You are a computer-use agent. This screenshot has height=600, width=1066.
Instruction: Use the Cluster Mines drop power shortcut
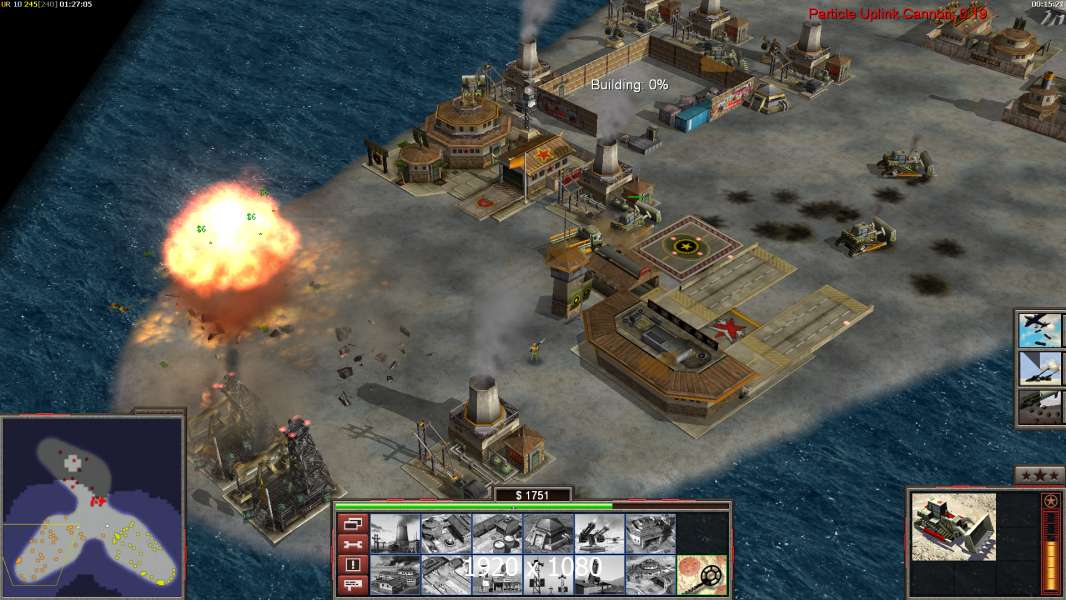pyautogui.click(x=1041, y=406)
